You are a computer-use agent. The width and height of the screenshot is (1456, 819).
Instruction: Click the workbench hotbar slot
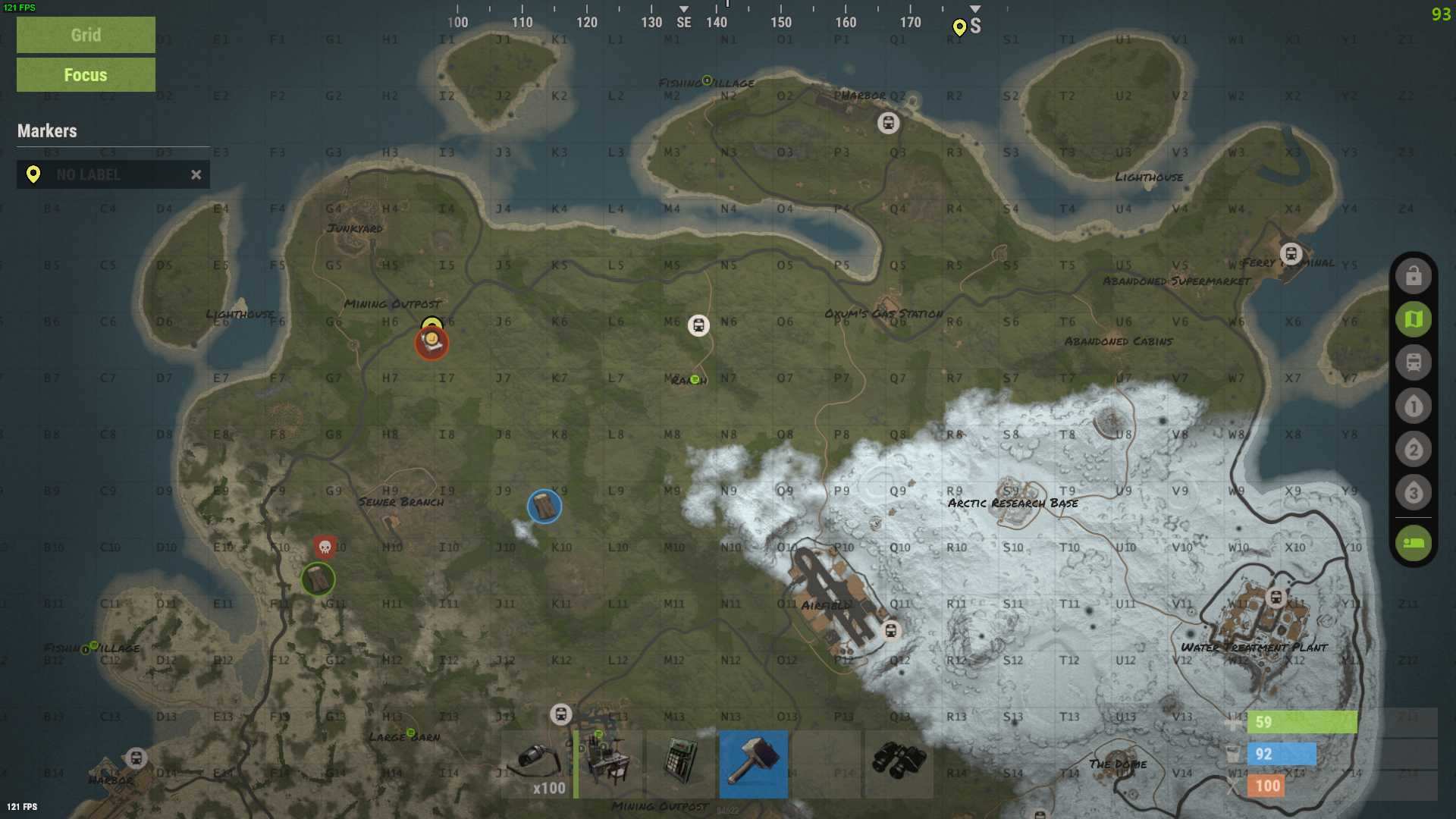608,764
